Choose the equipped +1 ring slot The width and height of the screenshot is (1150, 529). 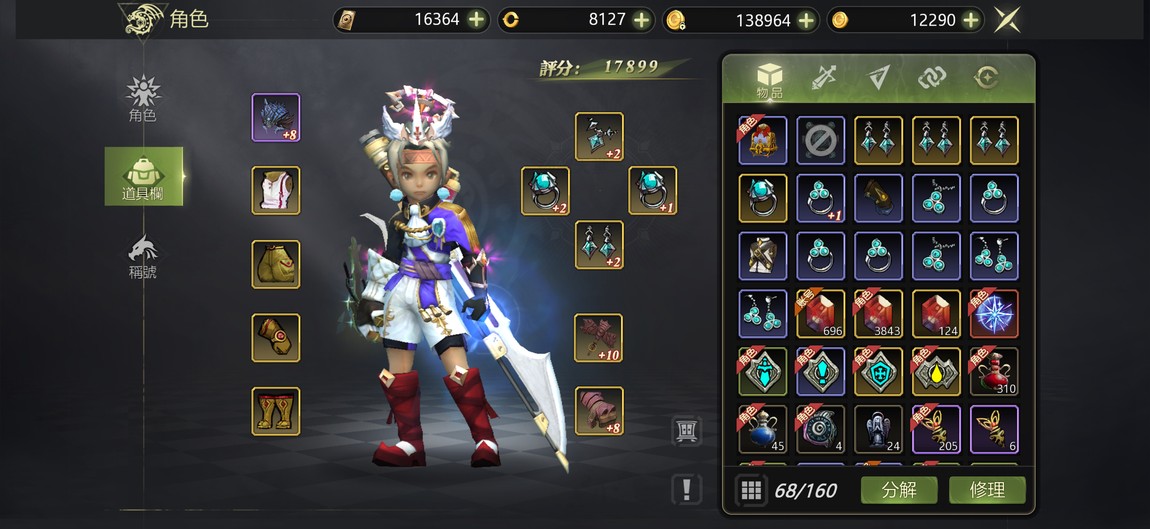click(652, 190)
